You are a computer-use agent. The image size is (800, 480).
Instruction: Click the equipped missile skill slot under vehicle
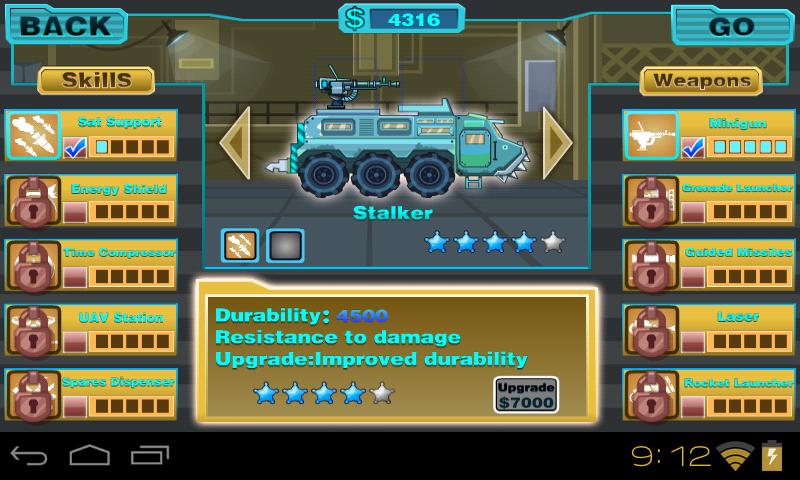(240, 244)
